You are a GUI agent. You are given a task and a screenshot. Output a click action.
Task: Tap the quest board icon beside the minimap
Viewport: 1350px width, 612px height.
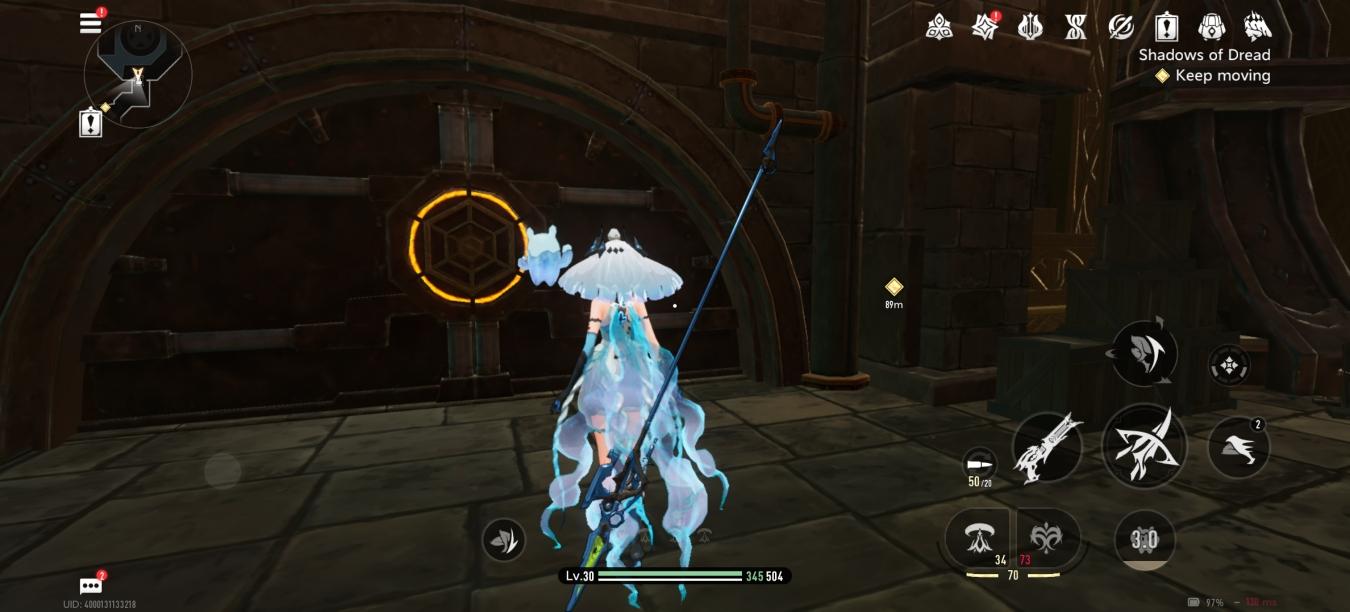pyautogui.click(x=91, y=122)
